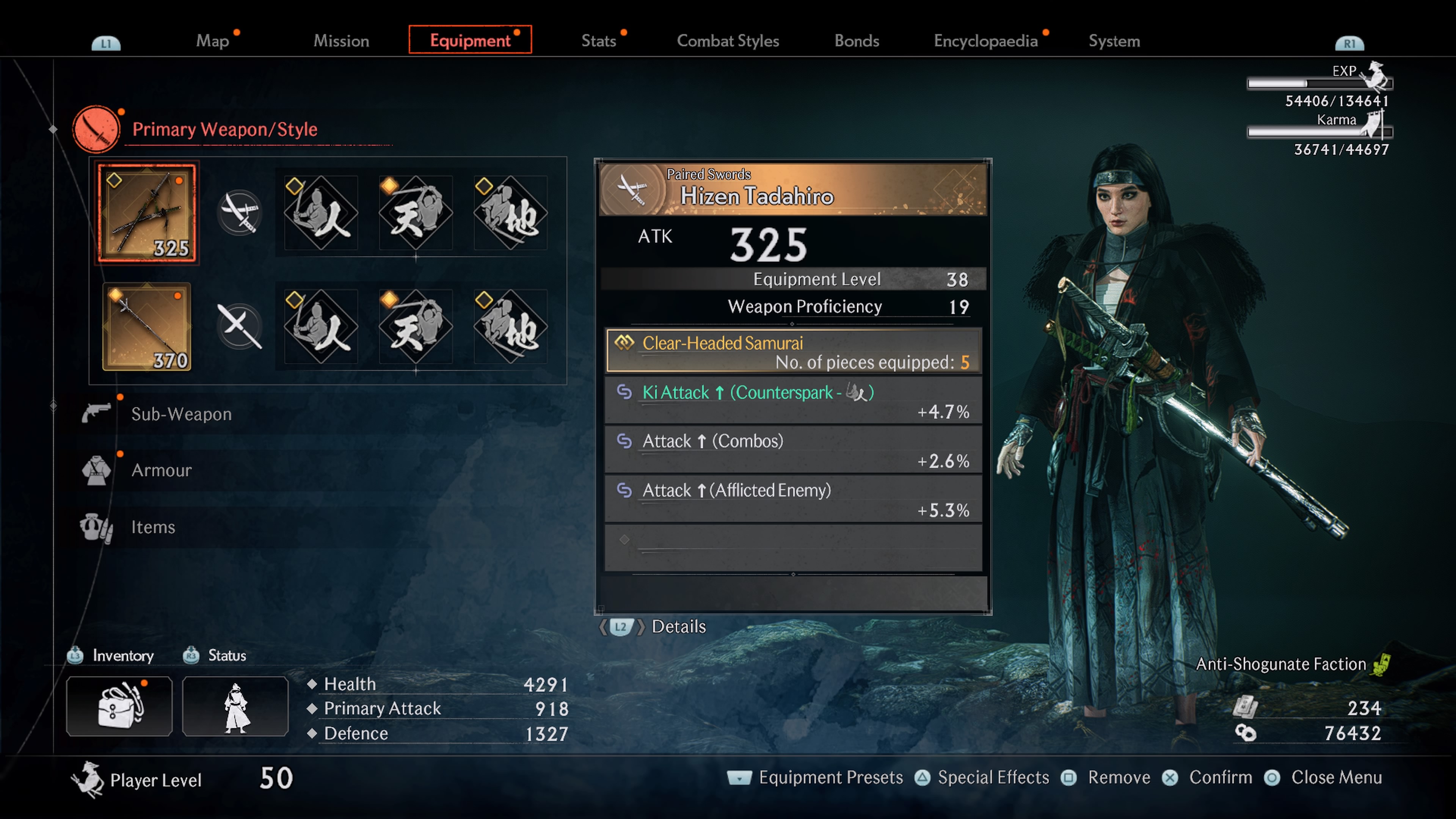Open the Combat Styles tab
This screenshot has height=819, width=1456.
(728, 41)
